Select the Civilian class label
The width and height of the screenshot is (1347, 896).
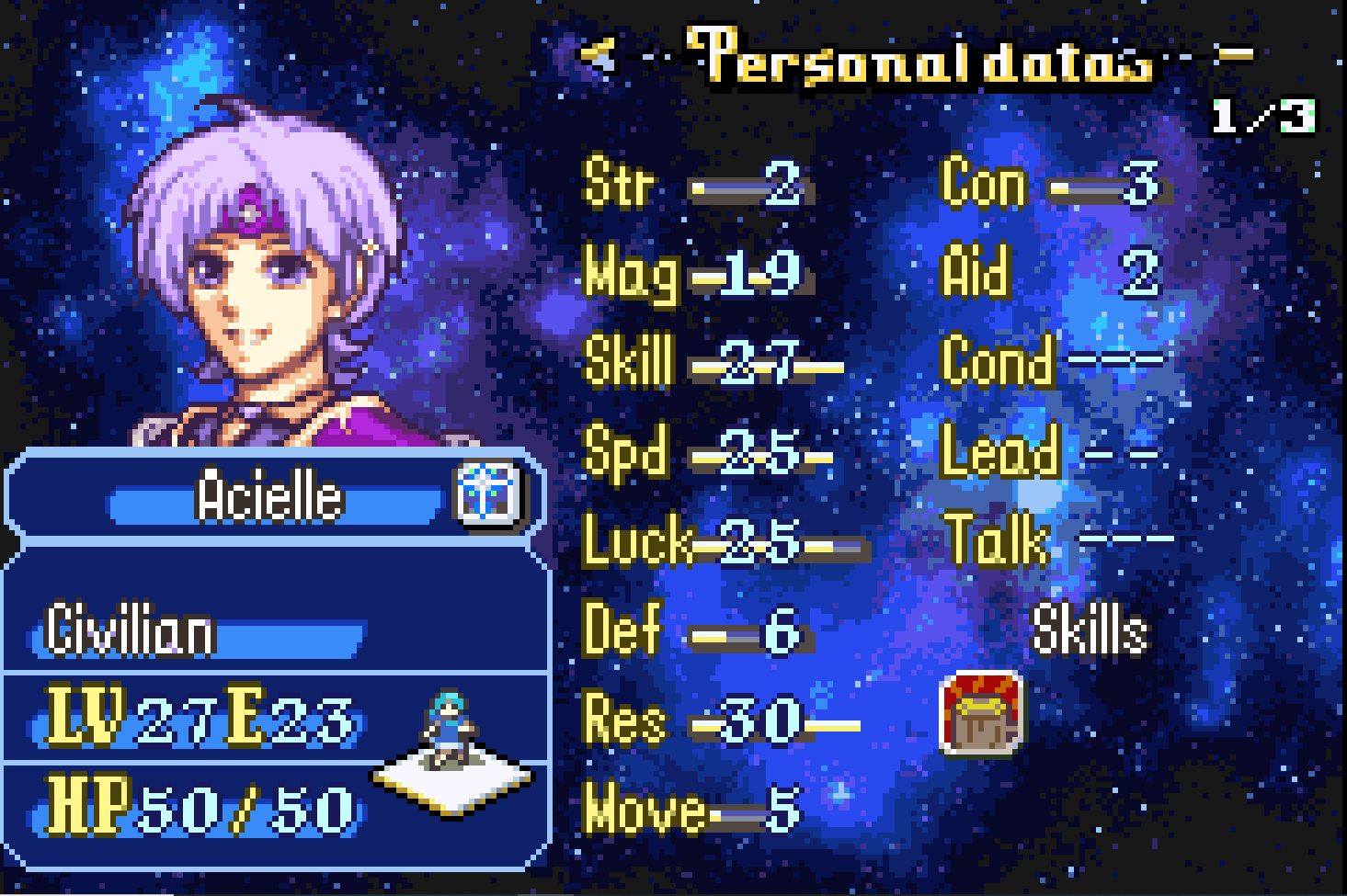(x=130, y=631)
